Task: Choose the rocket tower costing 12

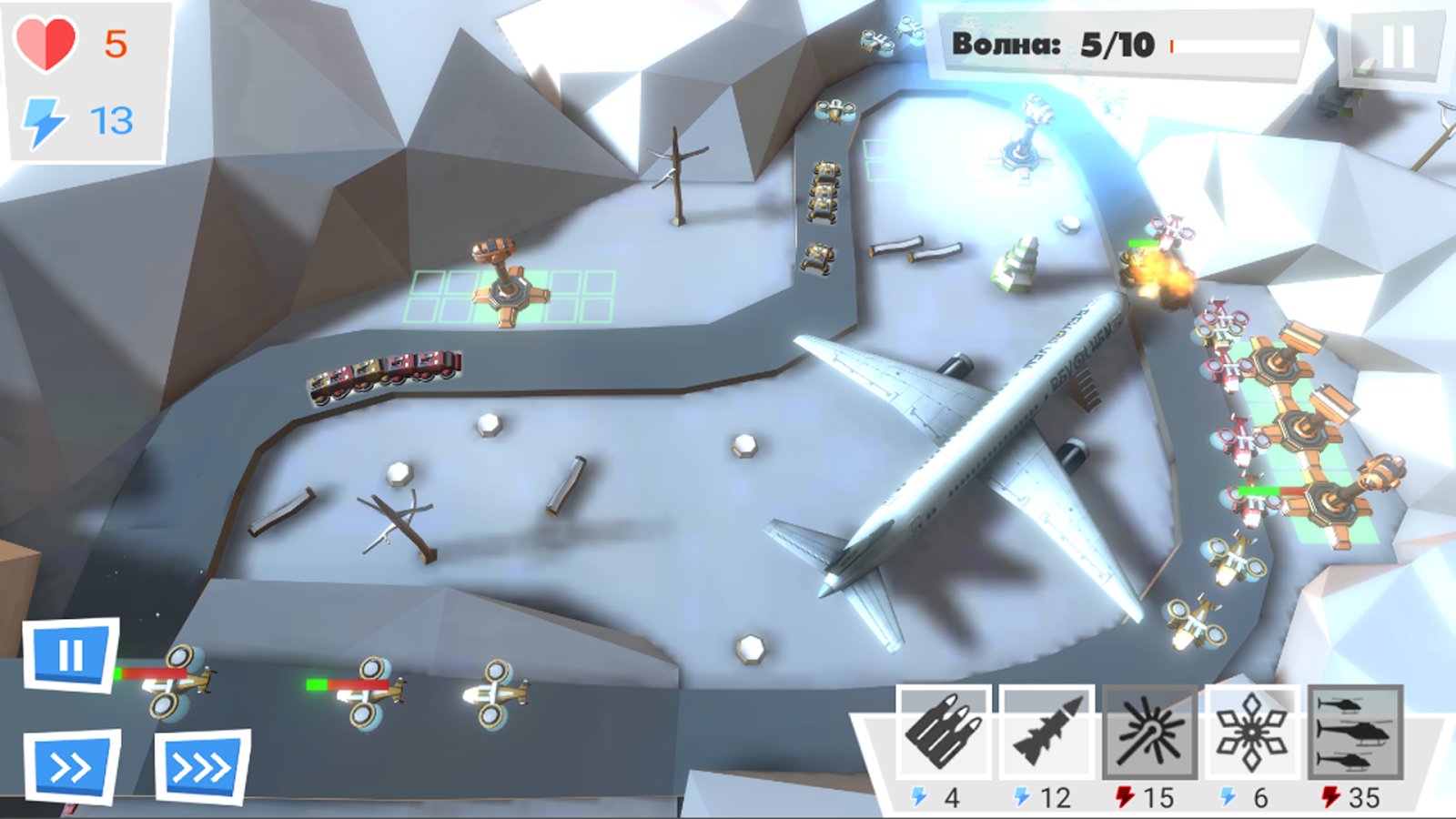Action: coord(1046,733)
